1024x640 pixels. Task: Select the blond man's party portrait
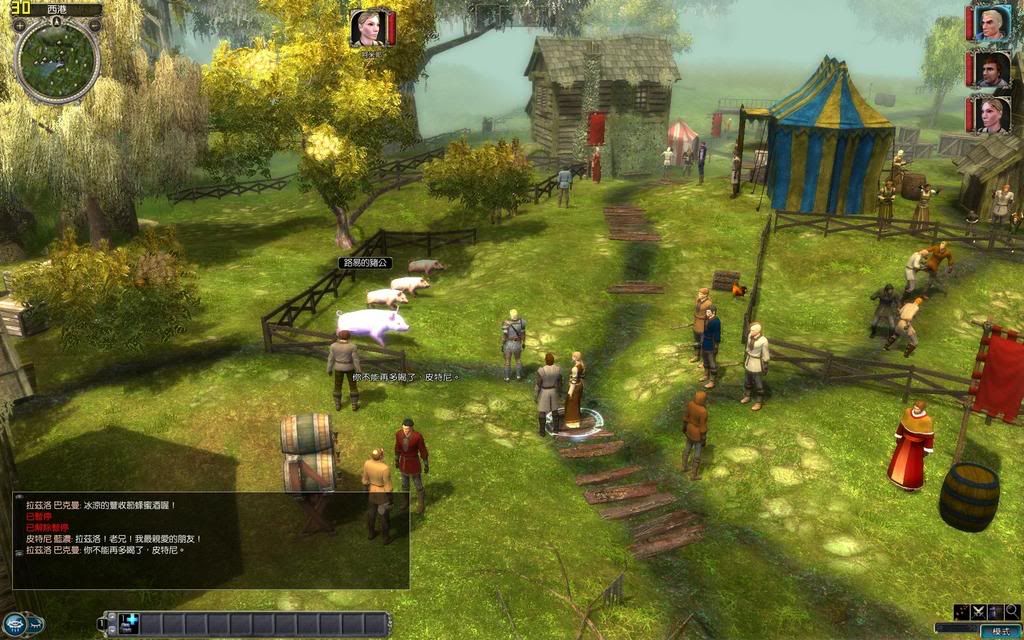tap(990, 22)
